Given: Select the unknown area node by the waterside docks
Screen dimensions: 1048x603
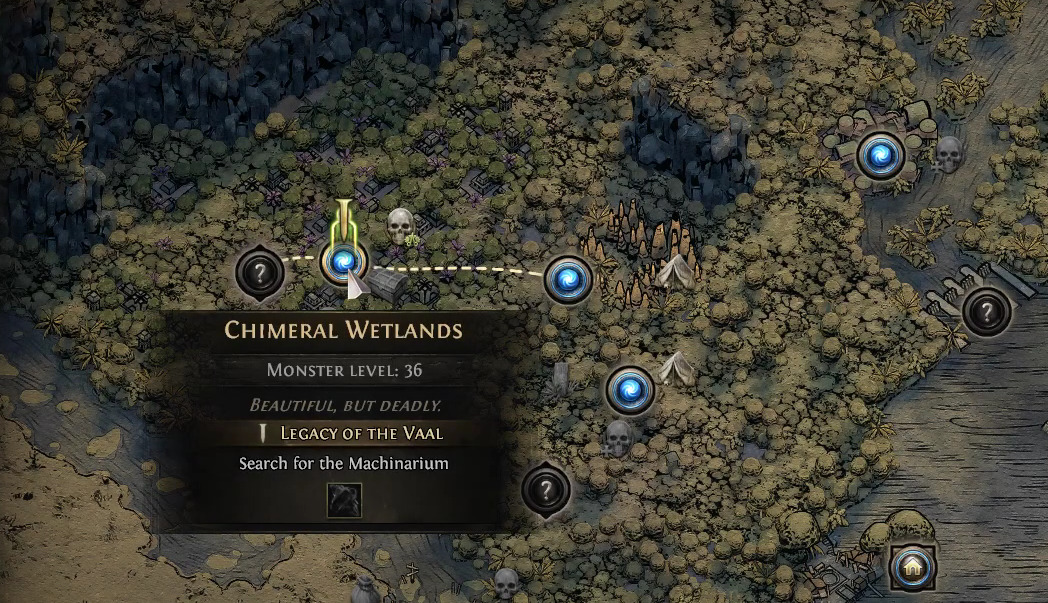Looking at the screenshot, I should (x=987, y=311).
